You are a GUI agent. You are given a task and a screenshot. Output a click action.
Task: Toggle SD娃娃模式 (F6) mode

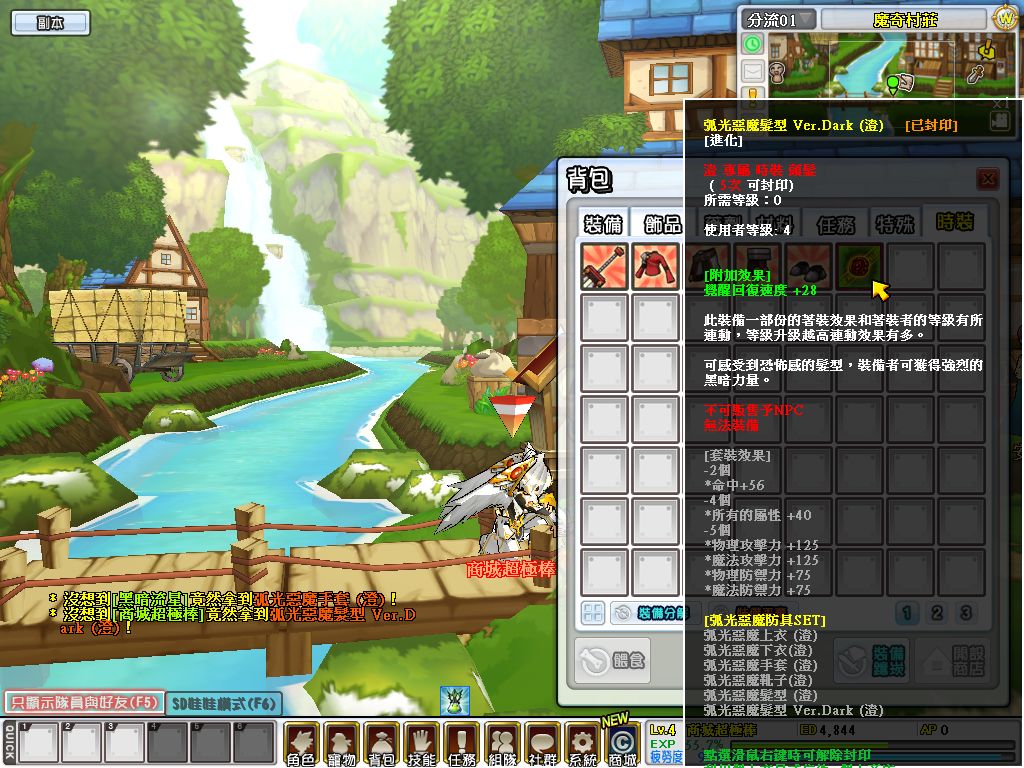click(x=221, y=703)
